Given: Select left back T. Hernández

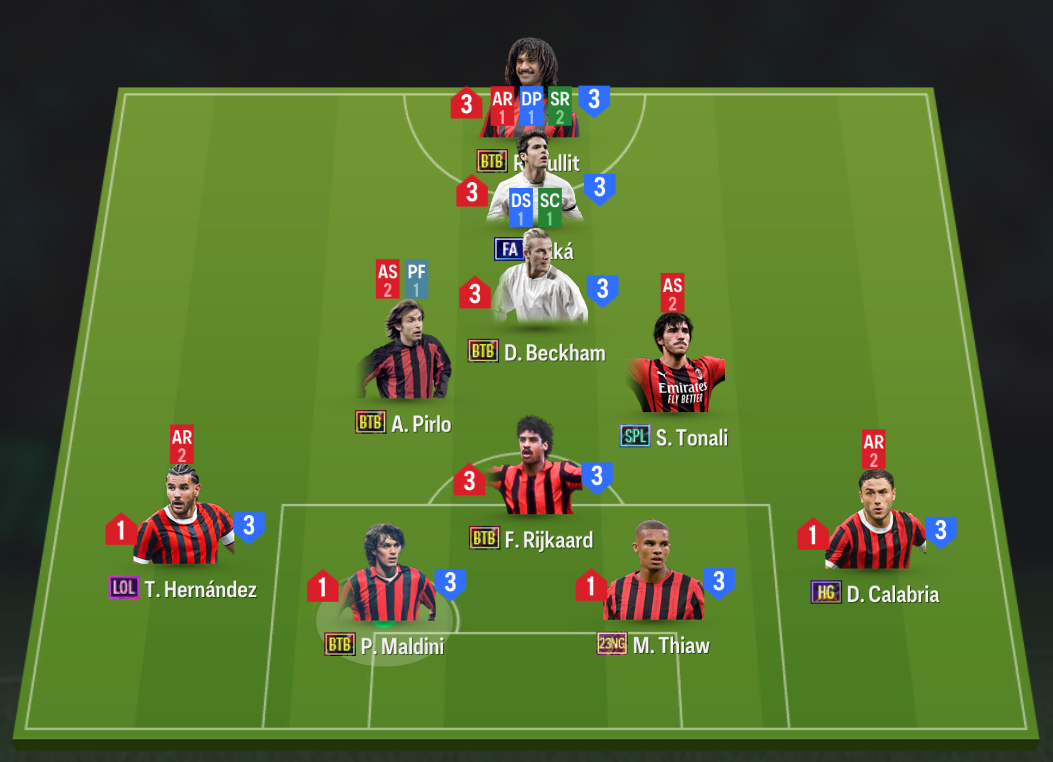Looking at the screenshot, I should (183, 526).
